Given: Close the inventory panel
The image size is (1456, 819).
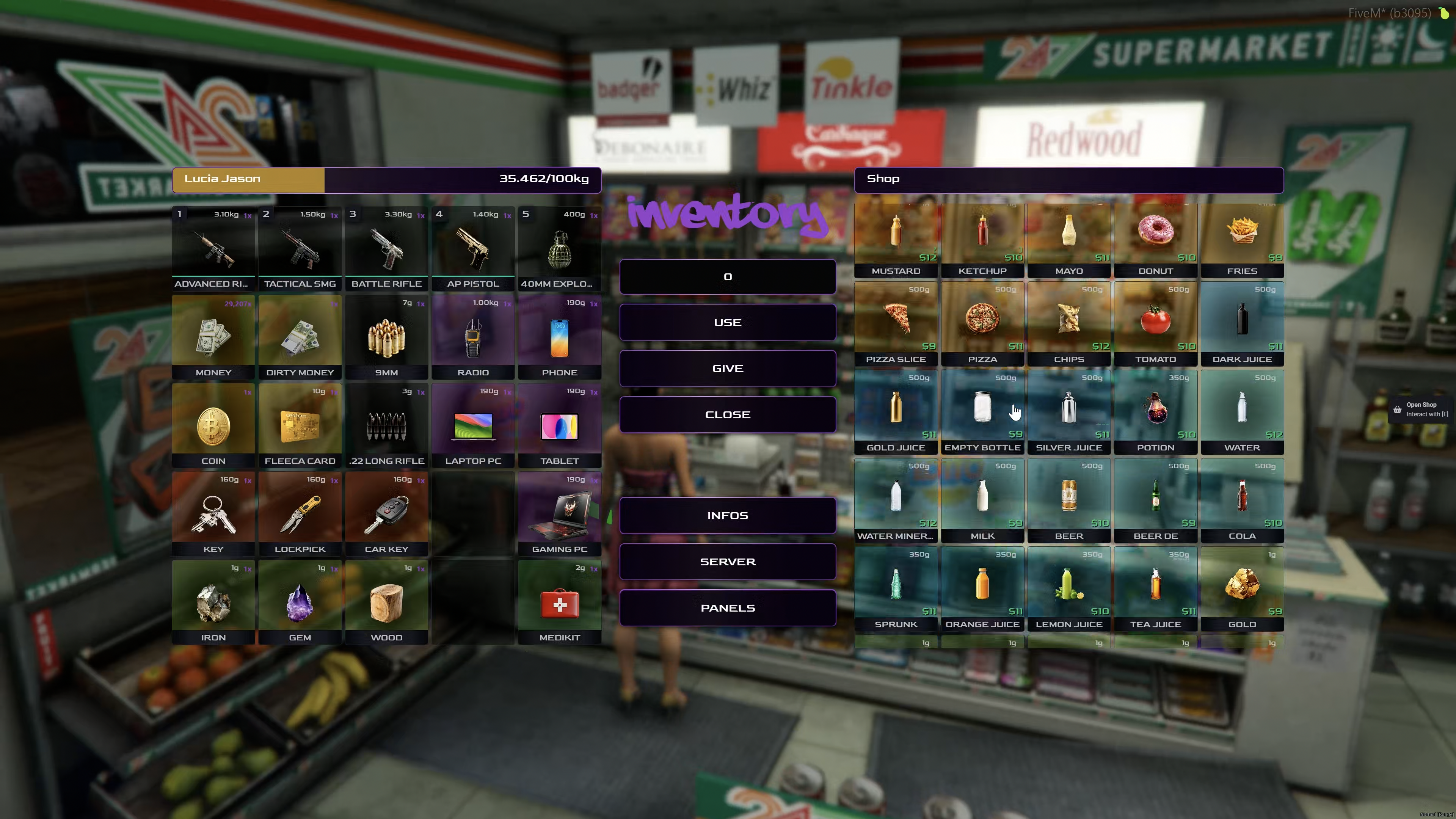Looking at the screenshot, I should click(728, 414).
